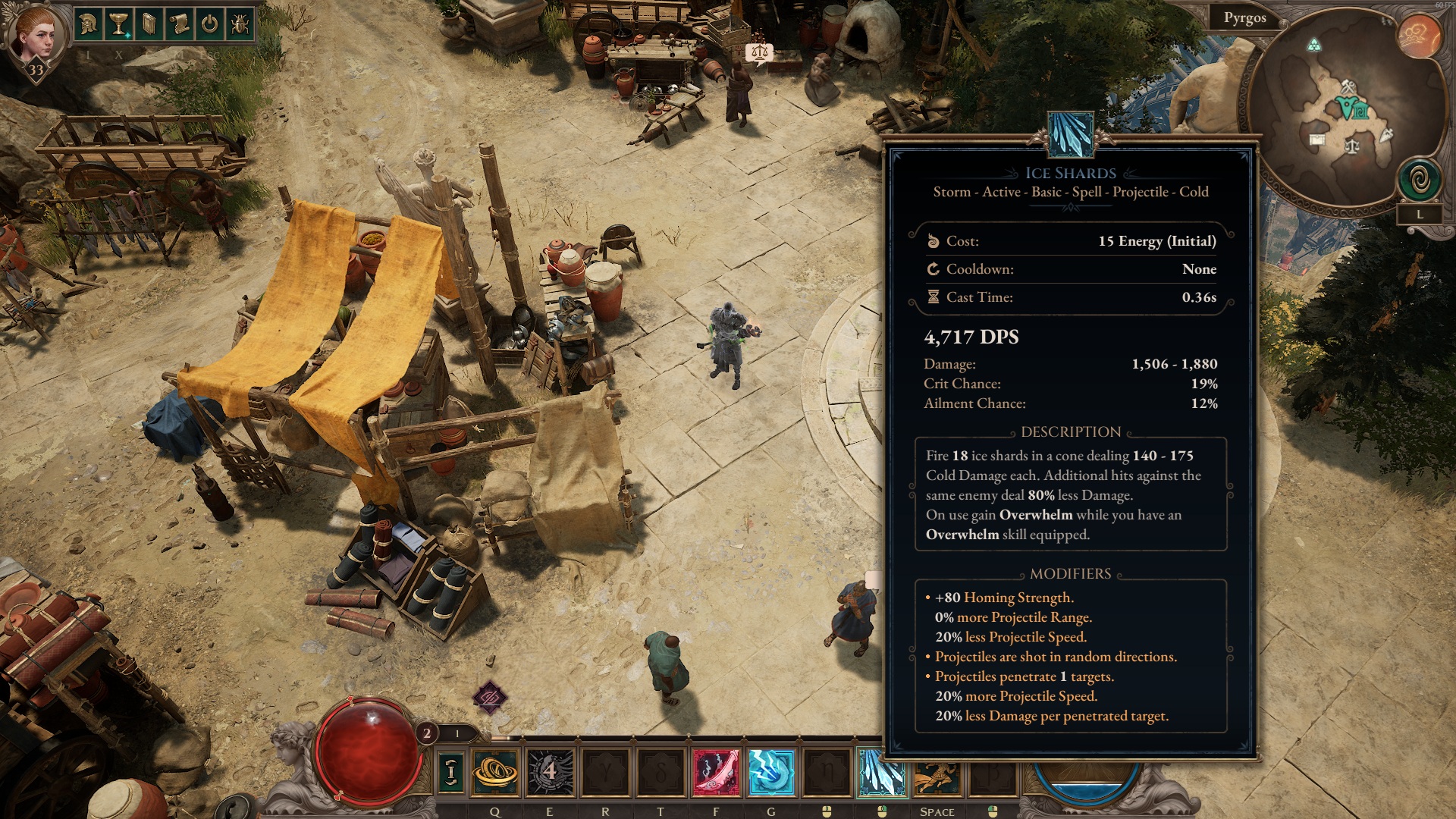Activate the red scythe skill
The width and height of the screenshot is (1456, 819).
[x=716, y=772]
